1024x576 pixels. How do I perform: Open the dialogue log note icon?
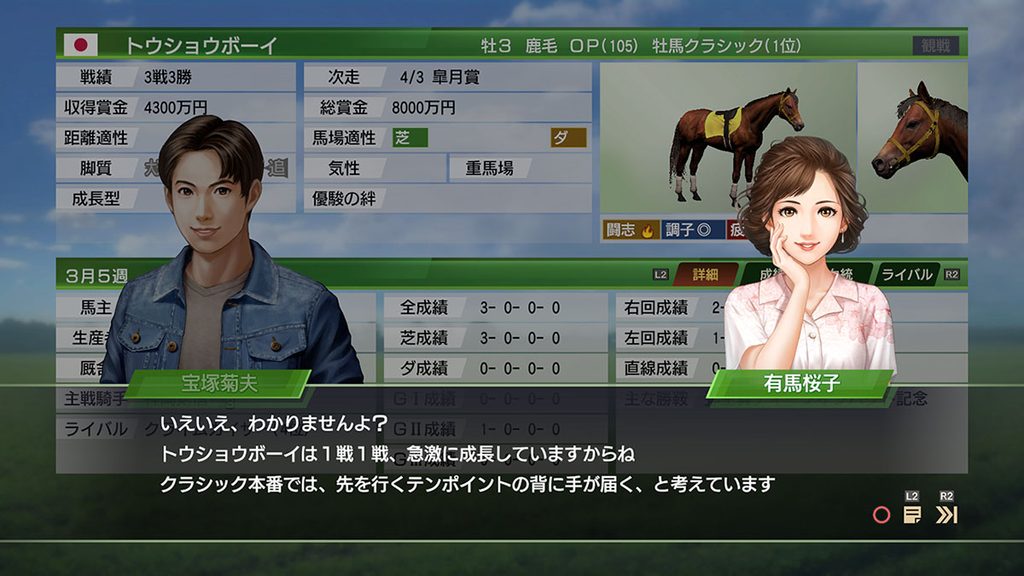click(x=912, y=515)
